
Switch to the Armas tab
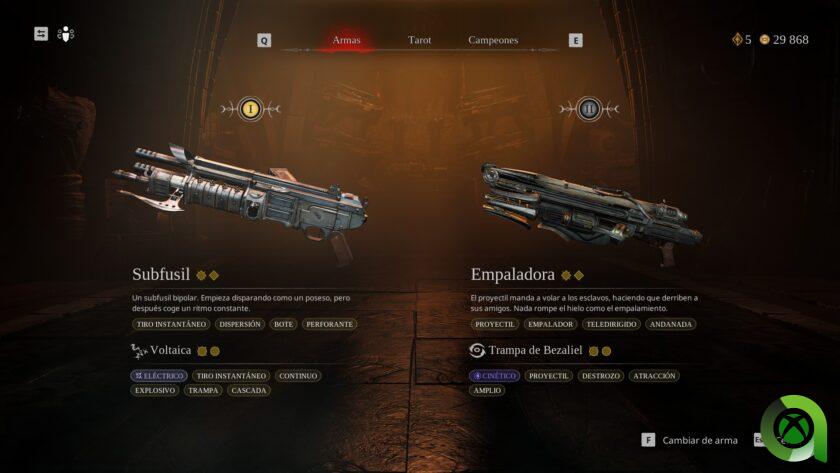(346, 40)
